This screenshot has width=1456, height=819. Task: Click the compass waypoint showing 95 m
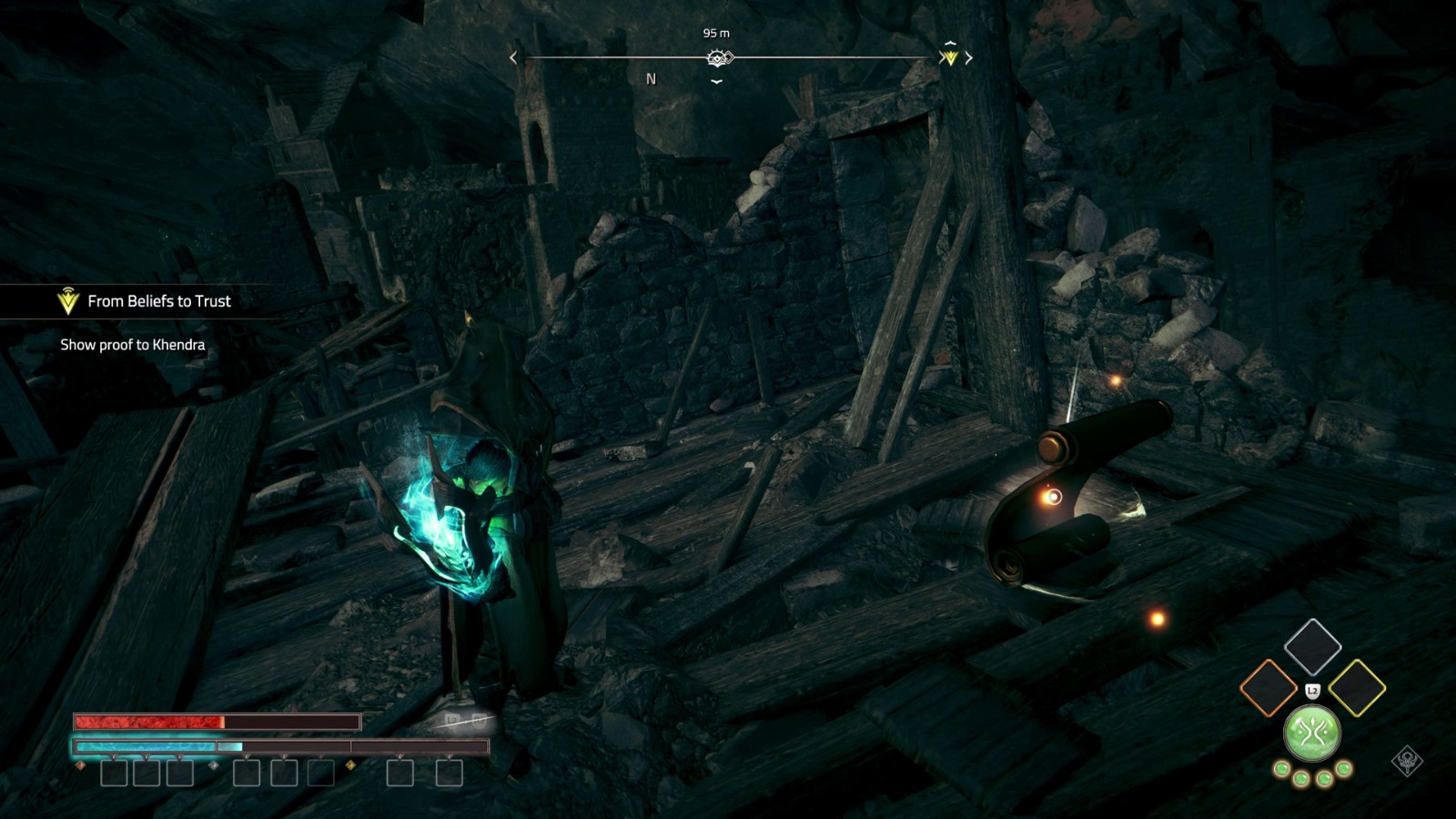coord(718,58)
